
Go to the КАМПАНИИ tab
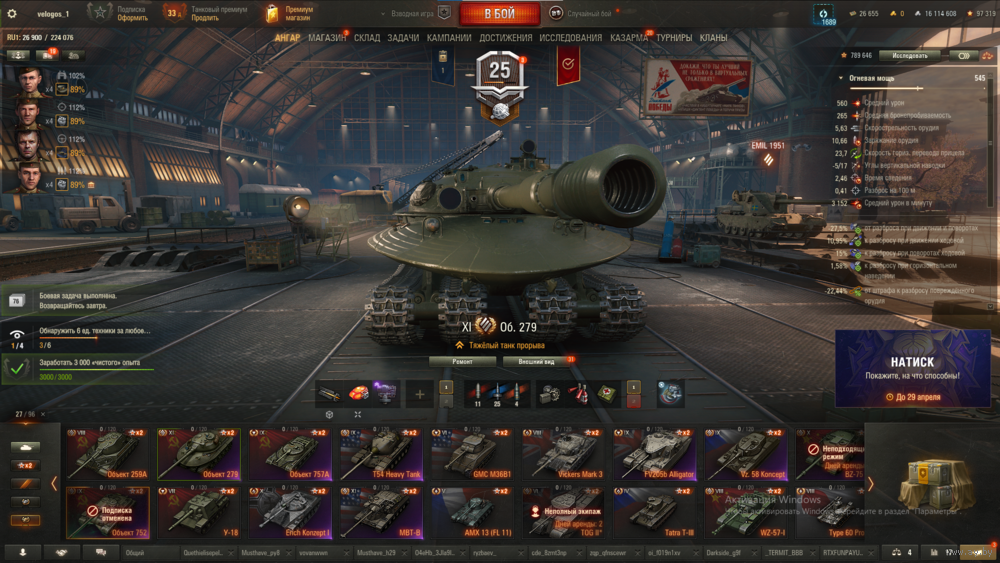449,38
